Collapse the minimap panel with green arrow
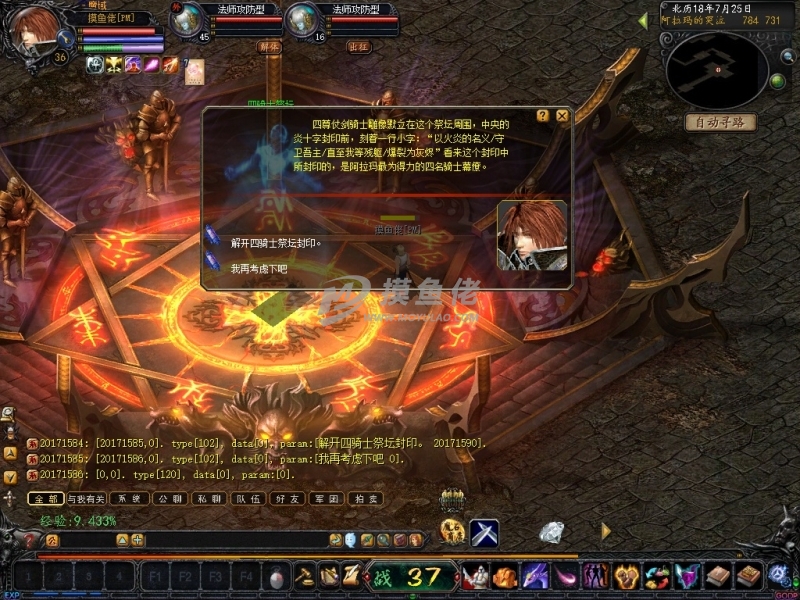 pyautogui.click(x=643, y=20)
